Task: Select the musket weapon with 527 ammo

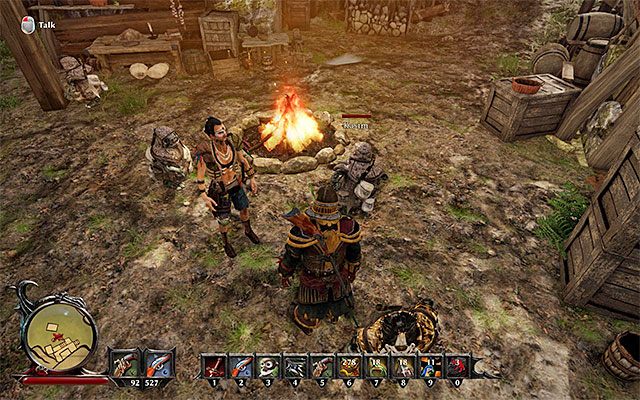Action: point(158,362)
